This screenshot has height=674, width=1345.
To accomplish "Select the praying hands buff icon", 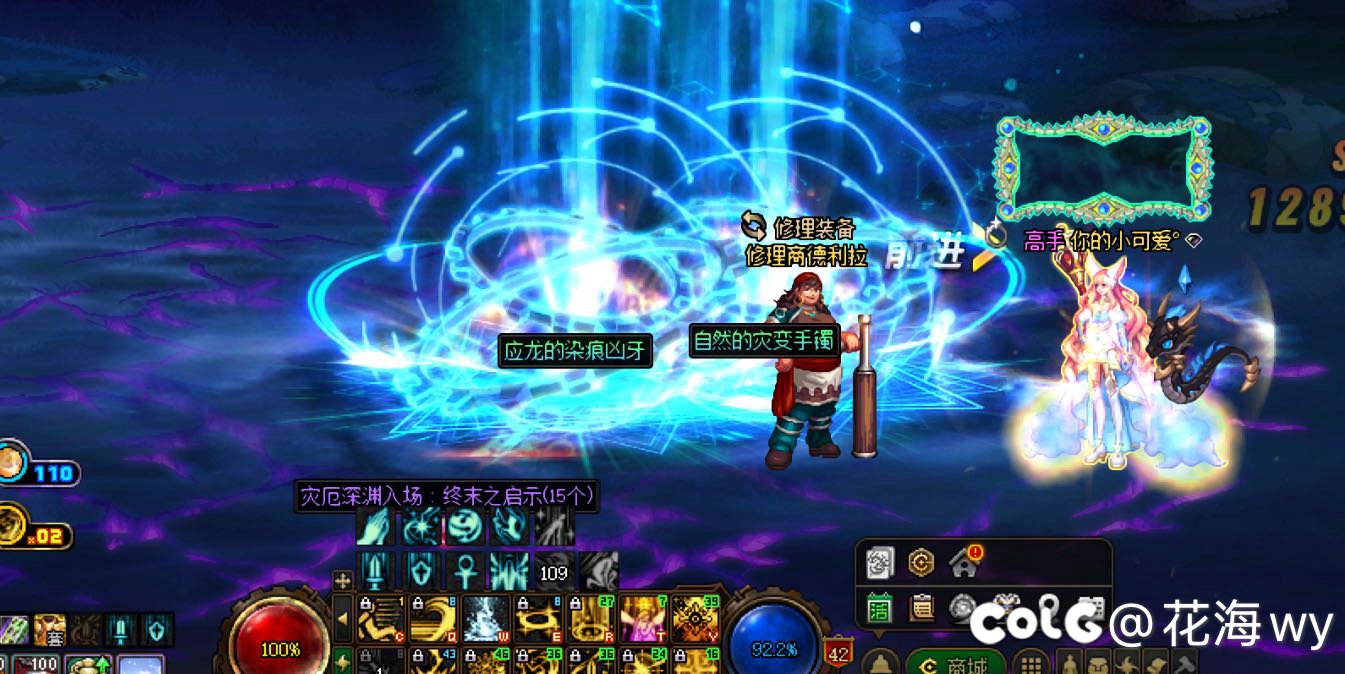I will [x=375, y=527].
